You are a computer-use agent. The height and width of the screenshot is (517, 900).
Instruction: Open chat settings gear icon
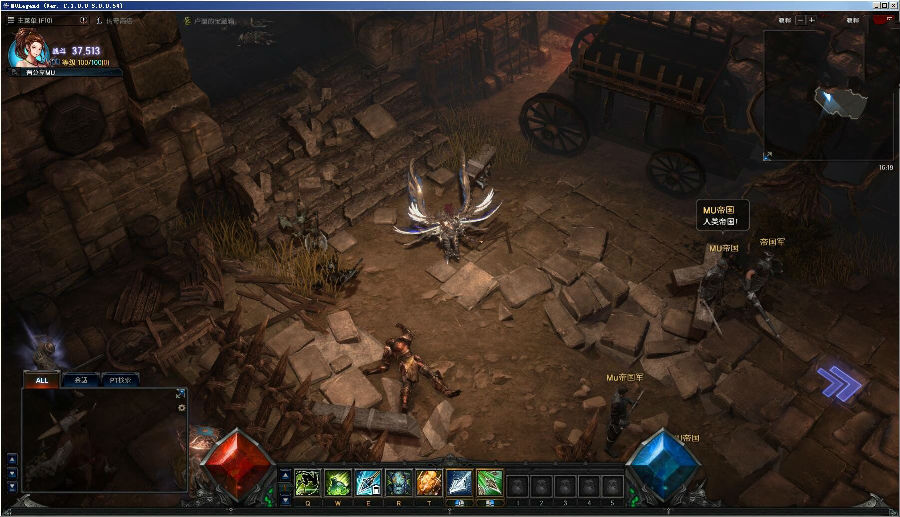181,407
